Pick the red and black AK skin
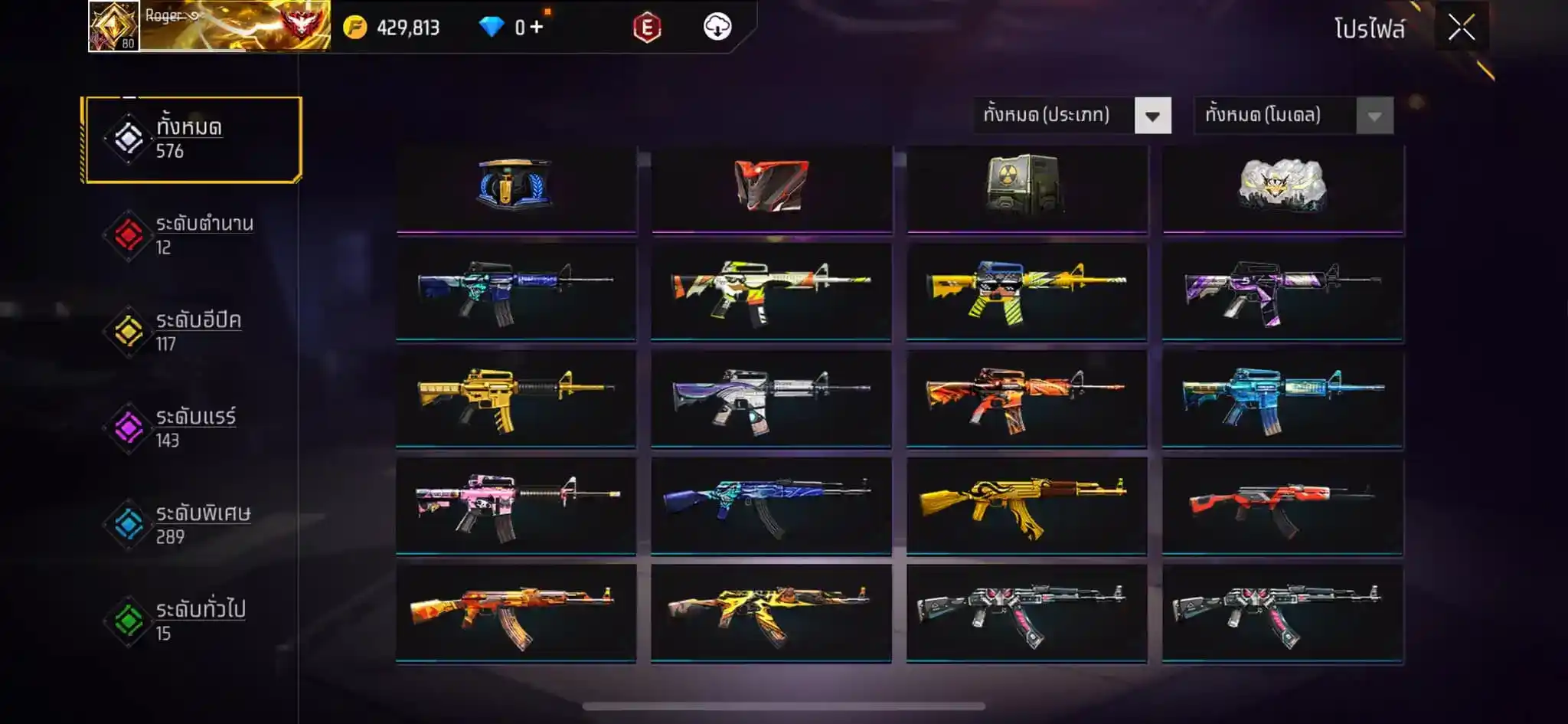The height and width of the screenshot is (724, 1568). pyautogui.click(x=1282, y=506)
